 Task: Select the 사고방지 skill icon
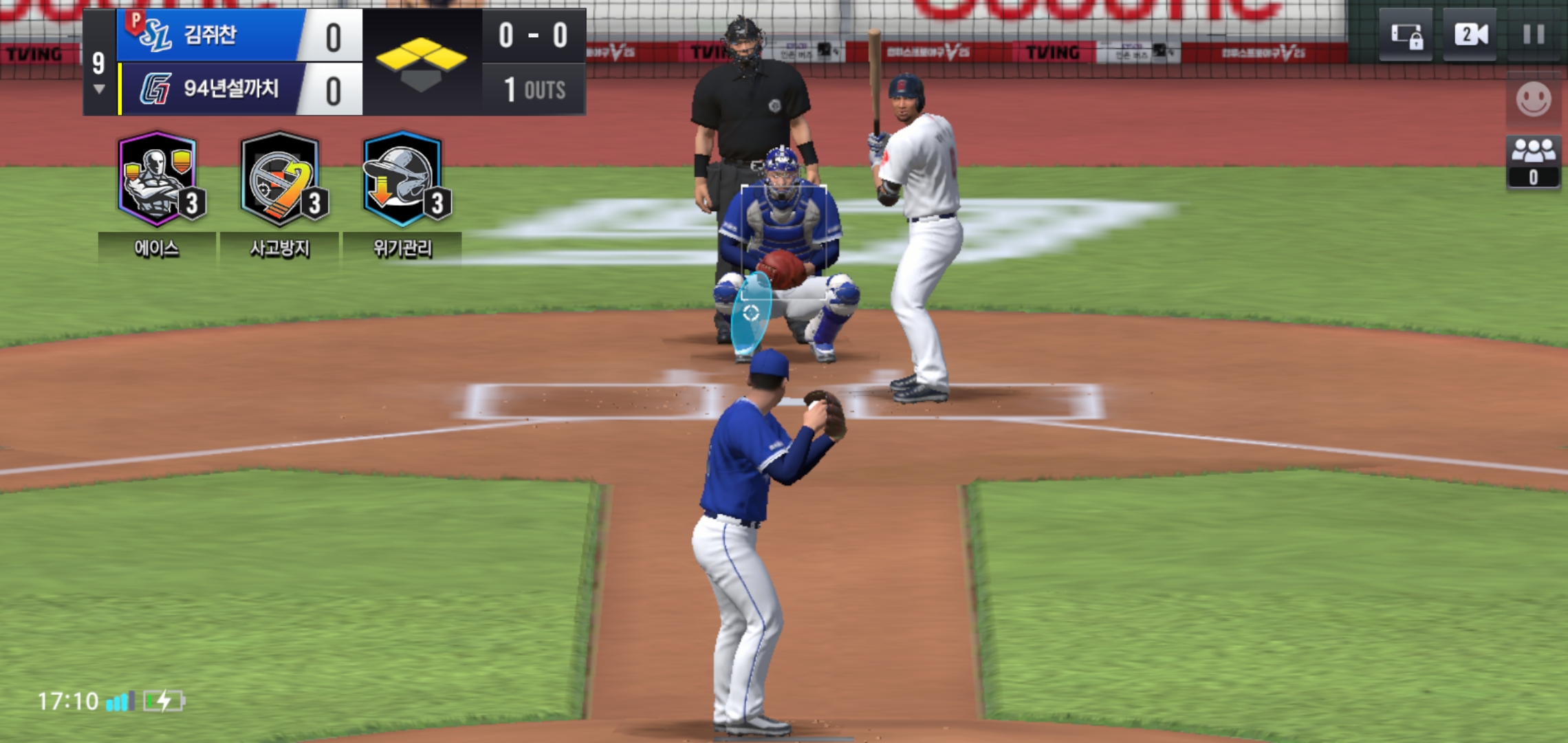(280, 180)
